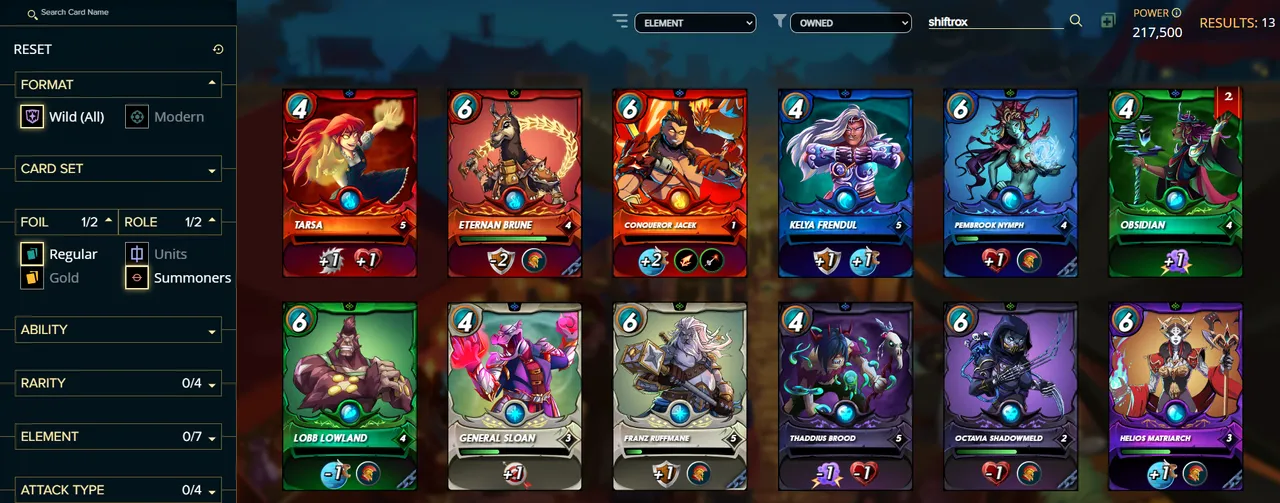Select the General Sloan card
The width and height of the screenshot is (1280, 503).
[x=514, y=395]
